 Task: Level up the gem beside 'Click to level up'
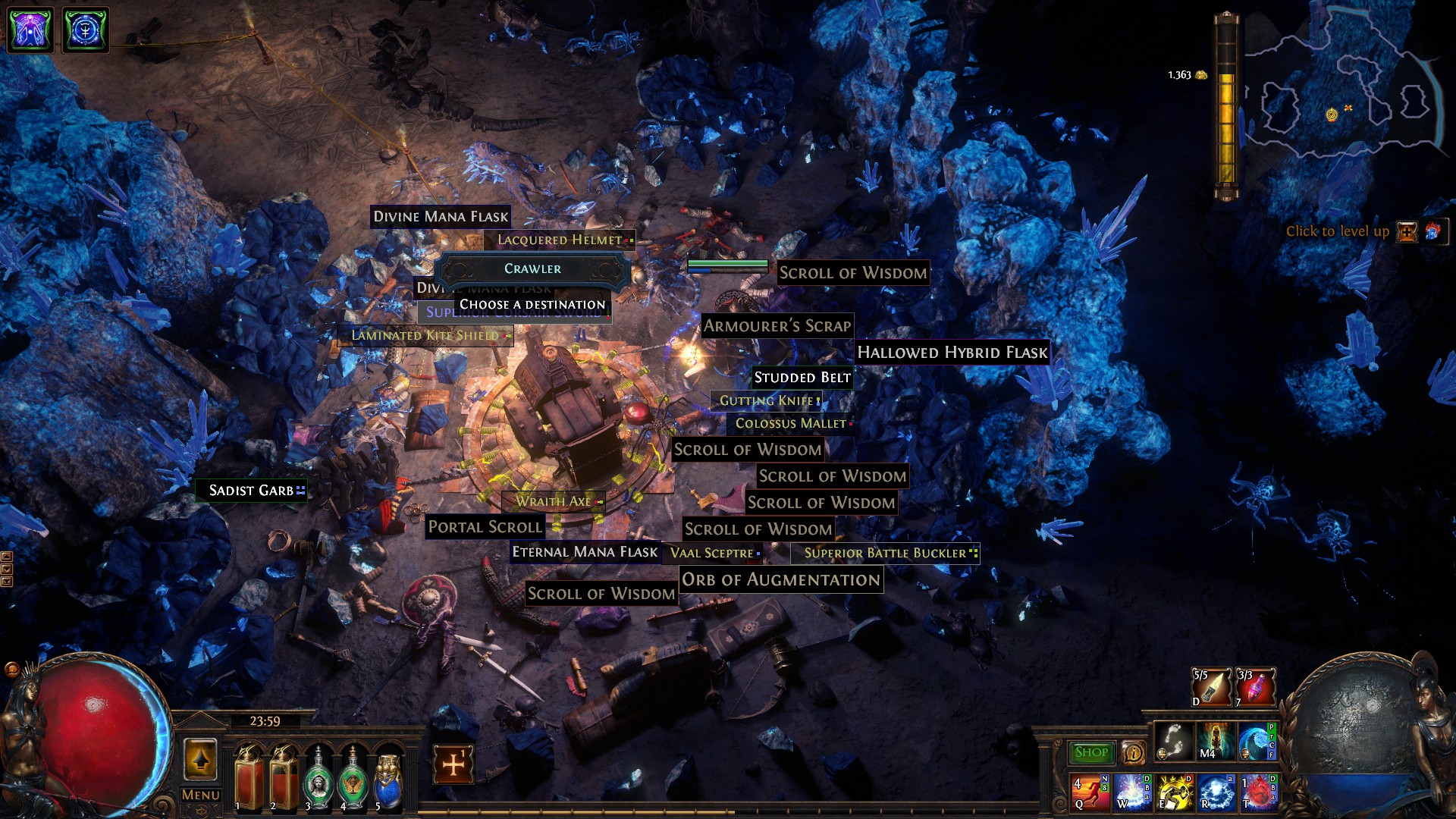[x=1407, y=232]
